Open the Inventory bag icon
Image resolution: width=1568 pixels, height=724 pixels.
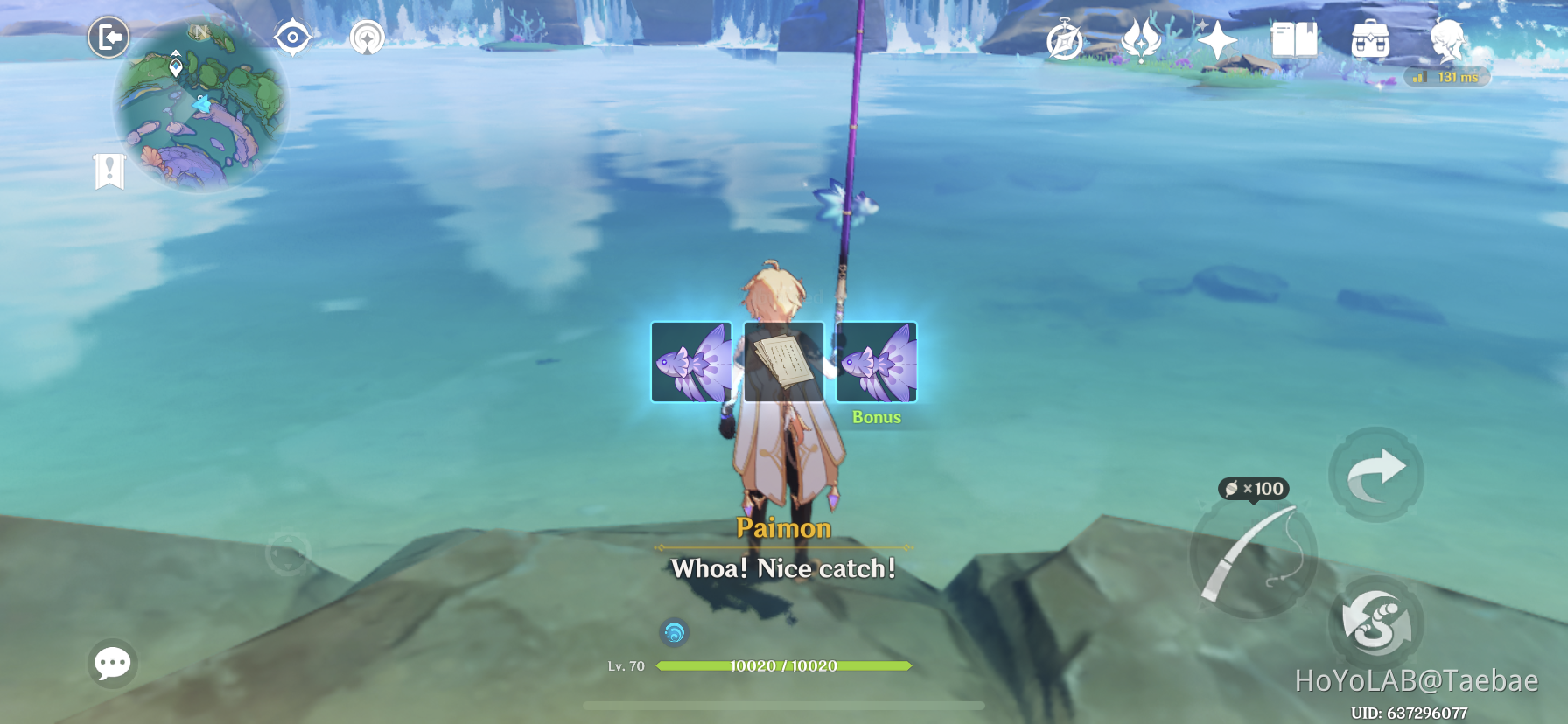(1371, 38)
